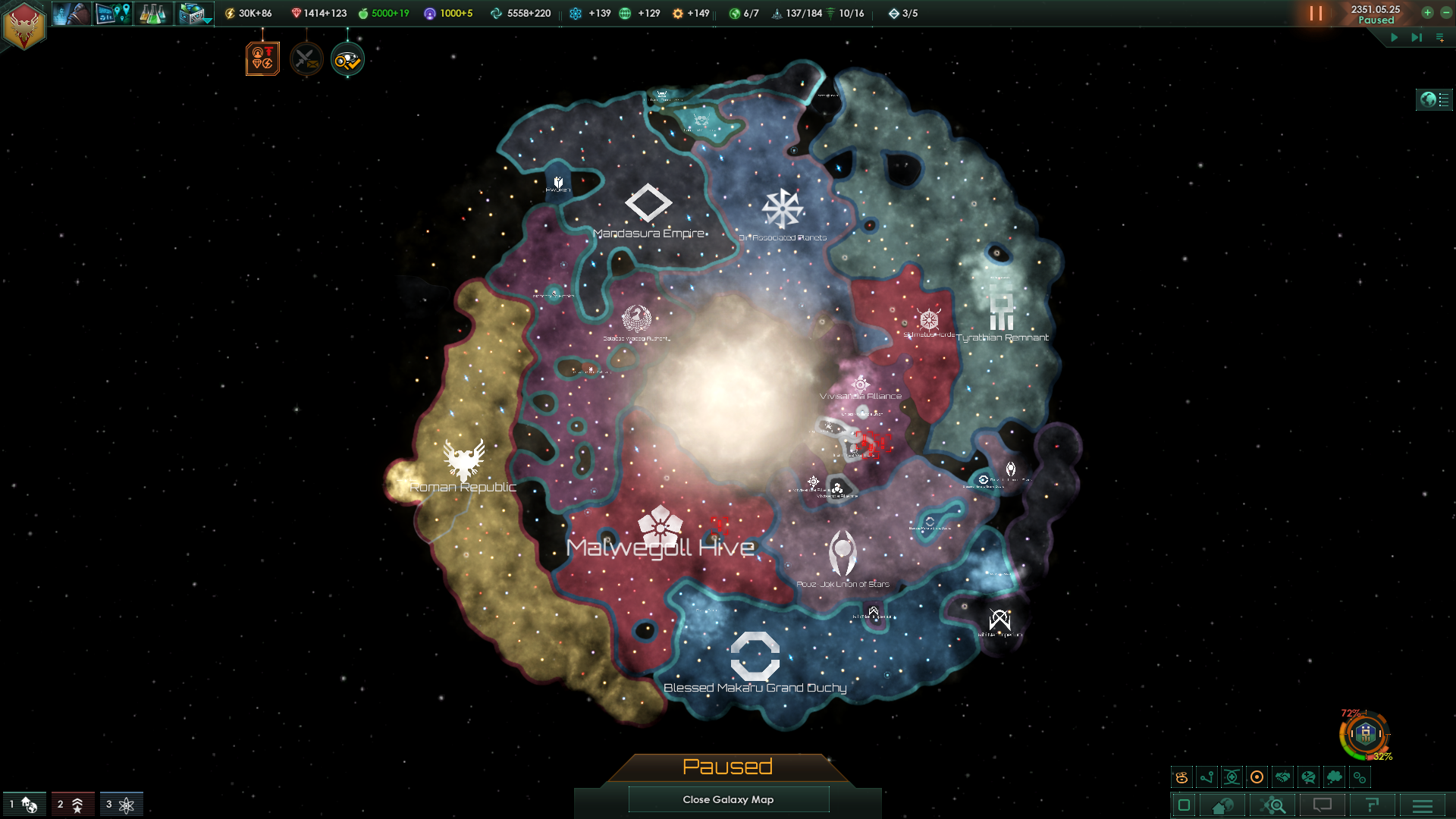The width and height of the screenshot is (1456, 819).
Task: Click the orange resource deficit alert
Action: (x=262, y=58)
